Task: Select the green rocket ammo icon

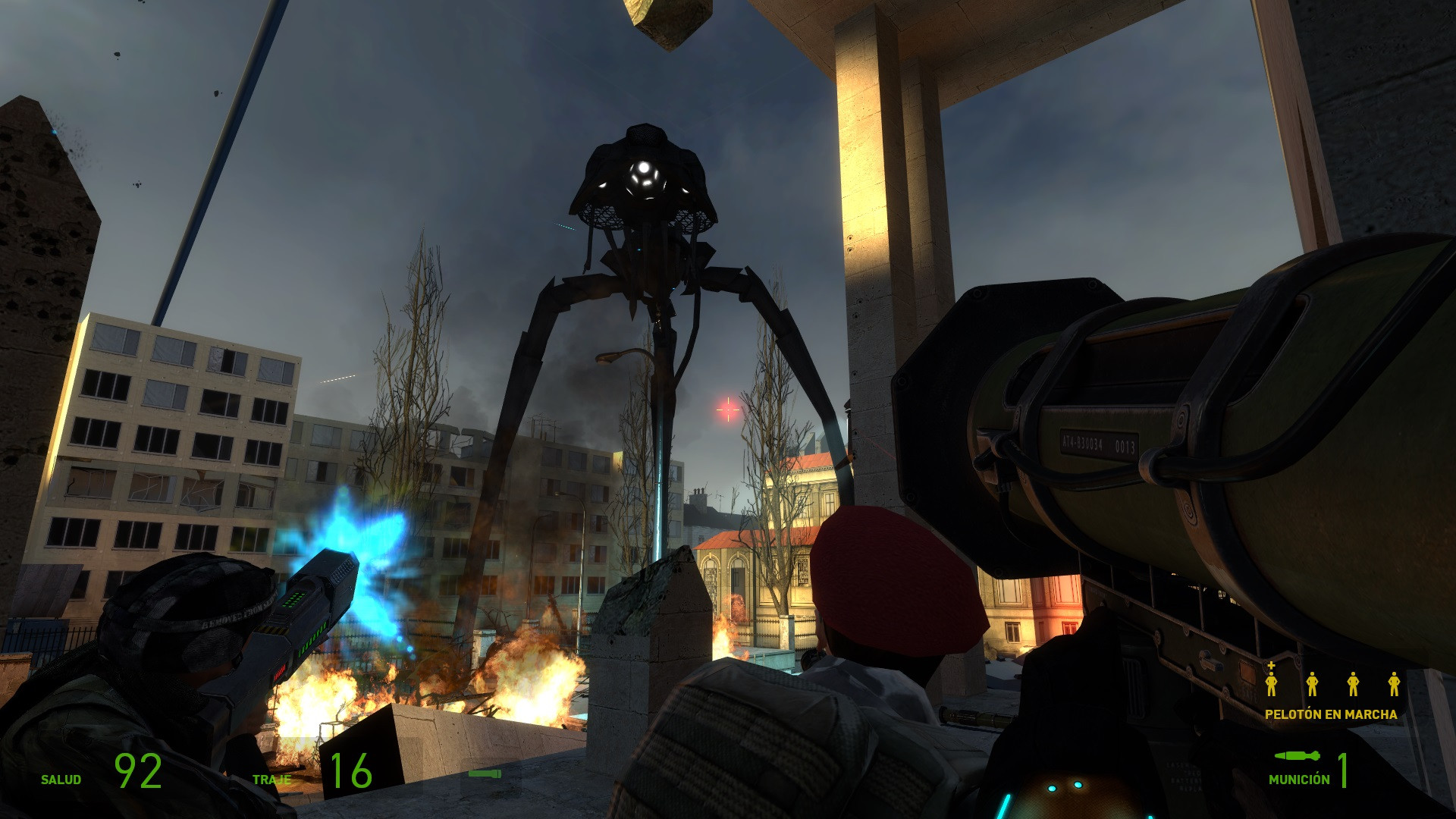Action: tap(1298, 755)
